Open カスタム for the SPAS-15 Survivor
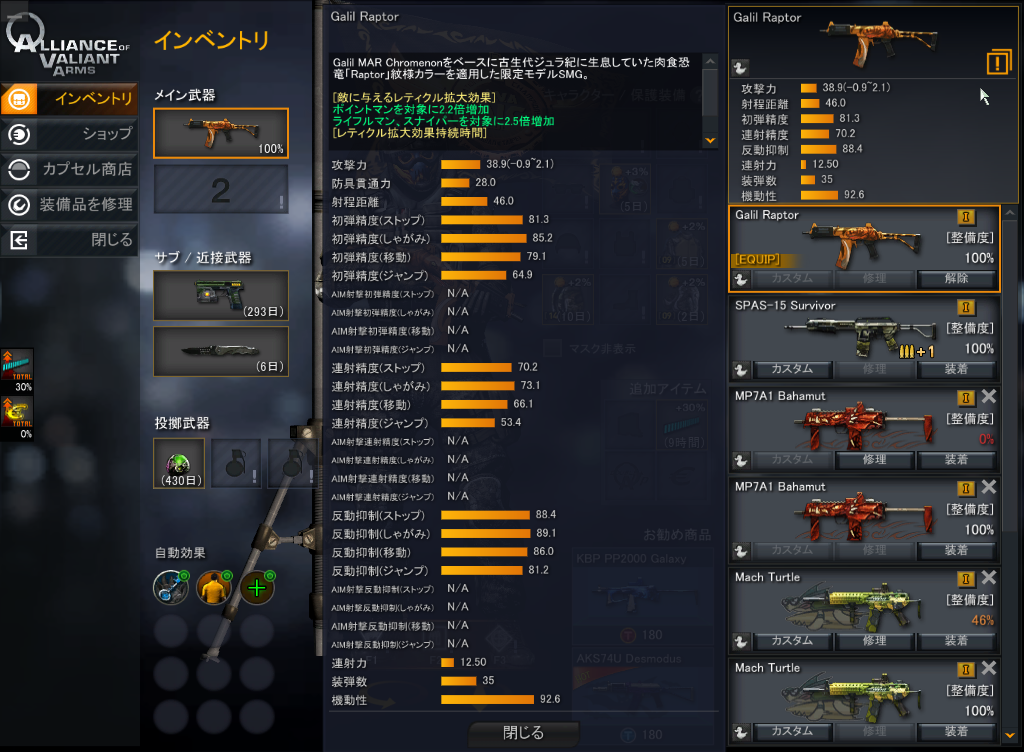1024x752 pixels. pyautogui.click(x=792, y=369)
